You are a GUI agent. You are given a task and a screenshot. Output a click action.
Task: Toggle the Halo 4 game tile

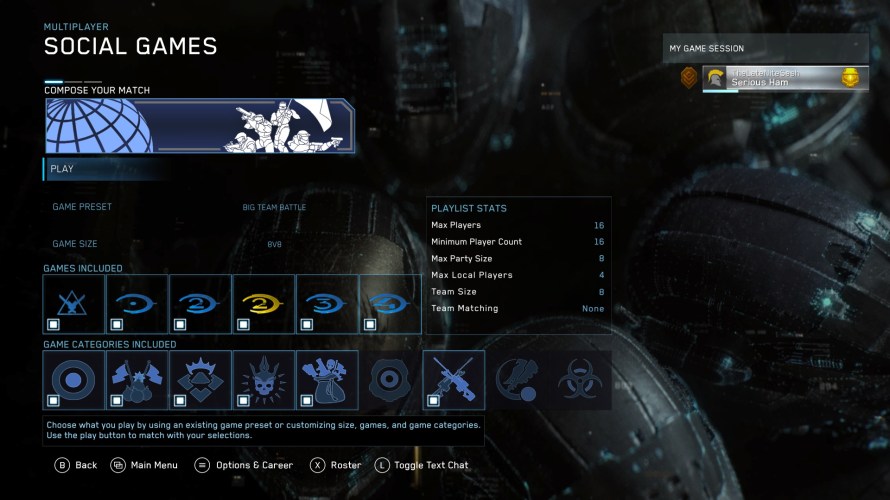(x=390, y=303)
